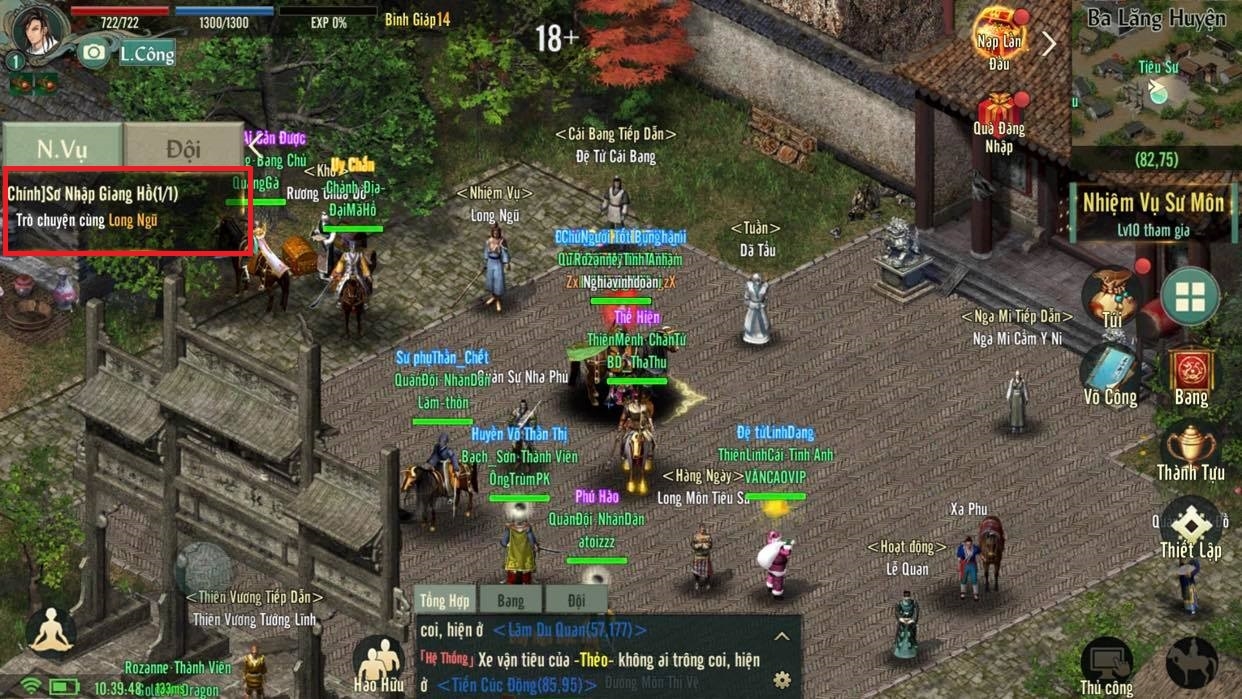Switch chat to the Tổng Hợp tab
Image resolution: width=1242 pixels, height=699 pixels.
(x=444, y=600)
